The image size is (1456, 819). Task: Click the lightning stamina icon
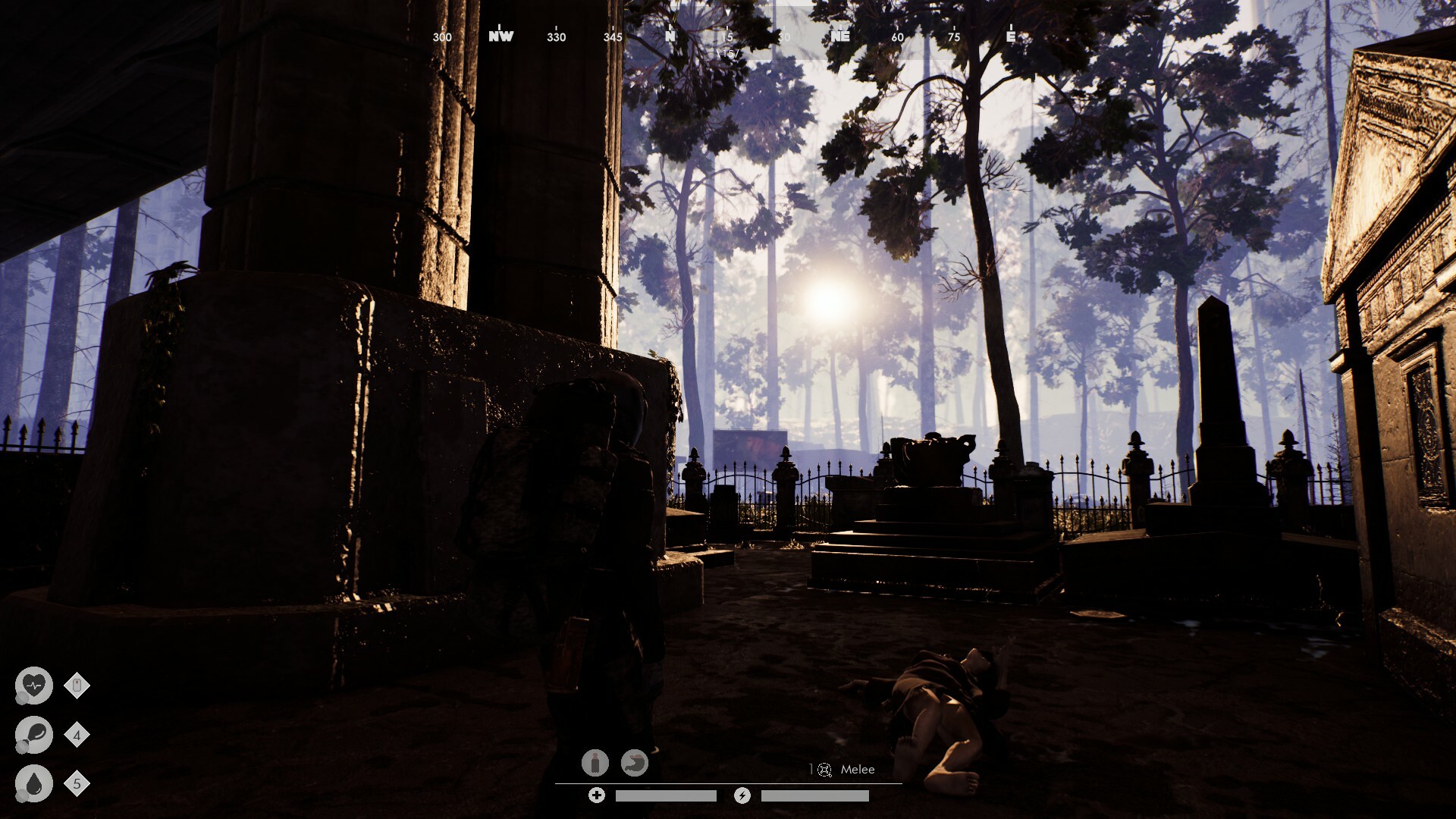742,795
